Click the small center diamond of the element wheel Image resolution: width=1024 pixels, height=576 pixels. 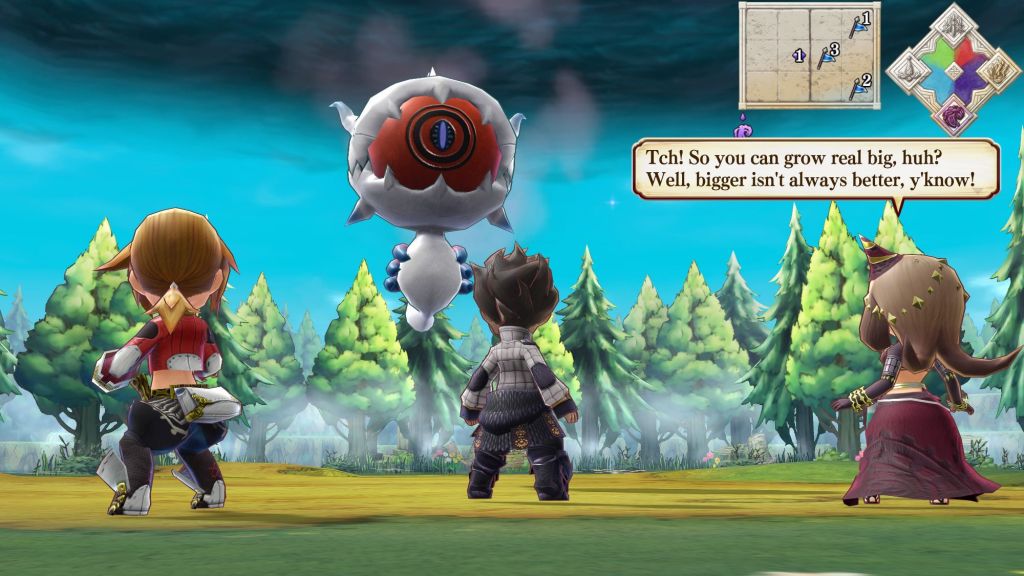click(953, 71)
